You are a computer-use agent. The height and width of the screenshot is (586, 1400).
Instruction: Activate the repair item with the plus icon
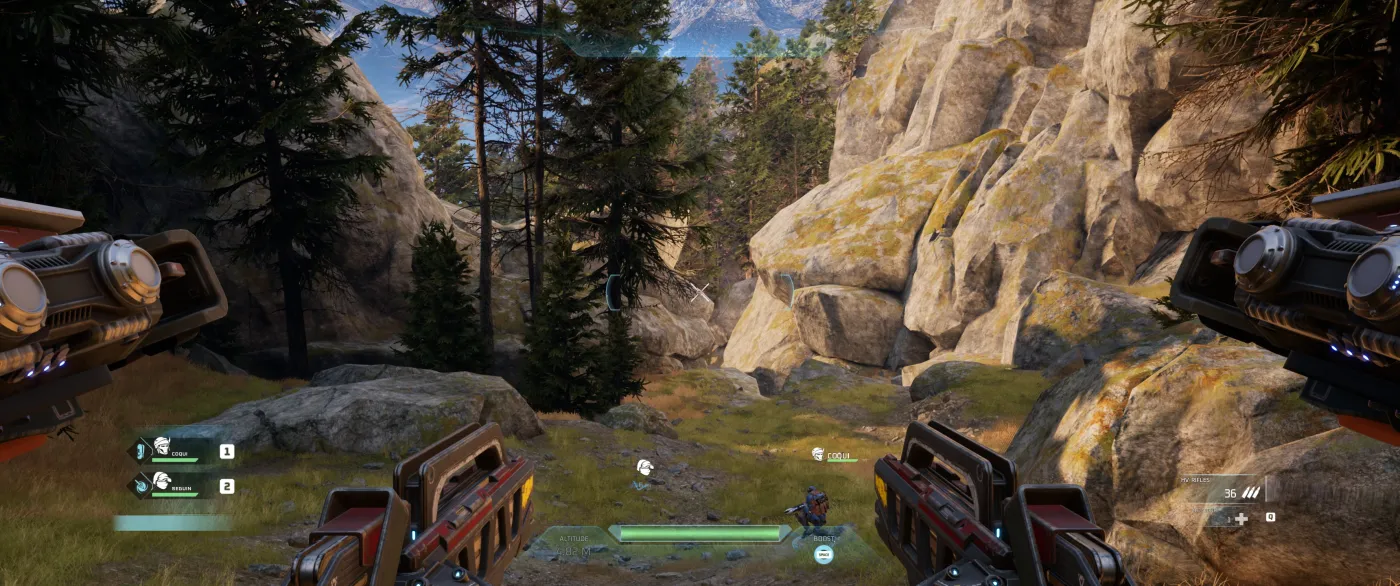1241,518
